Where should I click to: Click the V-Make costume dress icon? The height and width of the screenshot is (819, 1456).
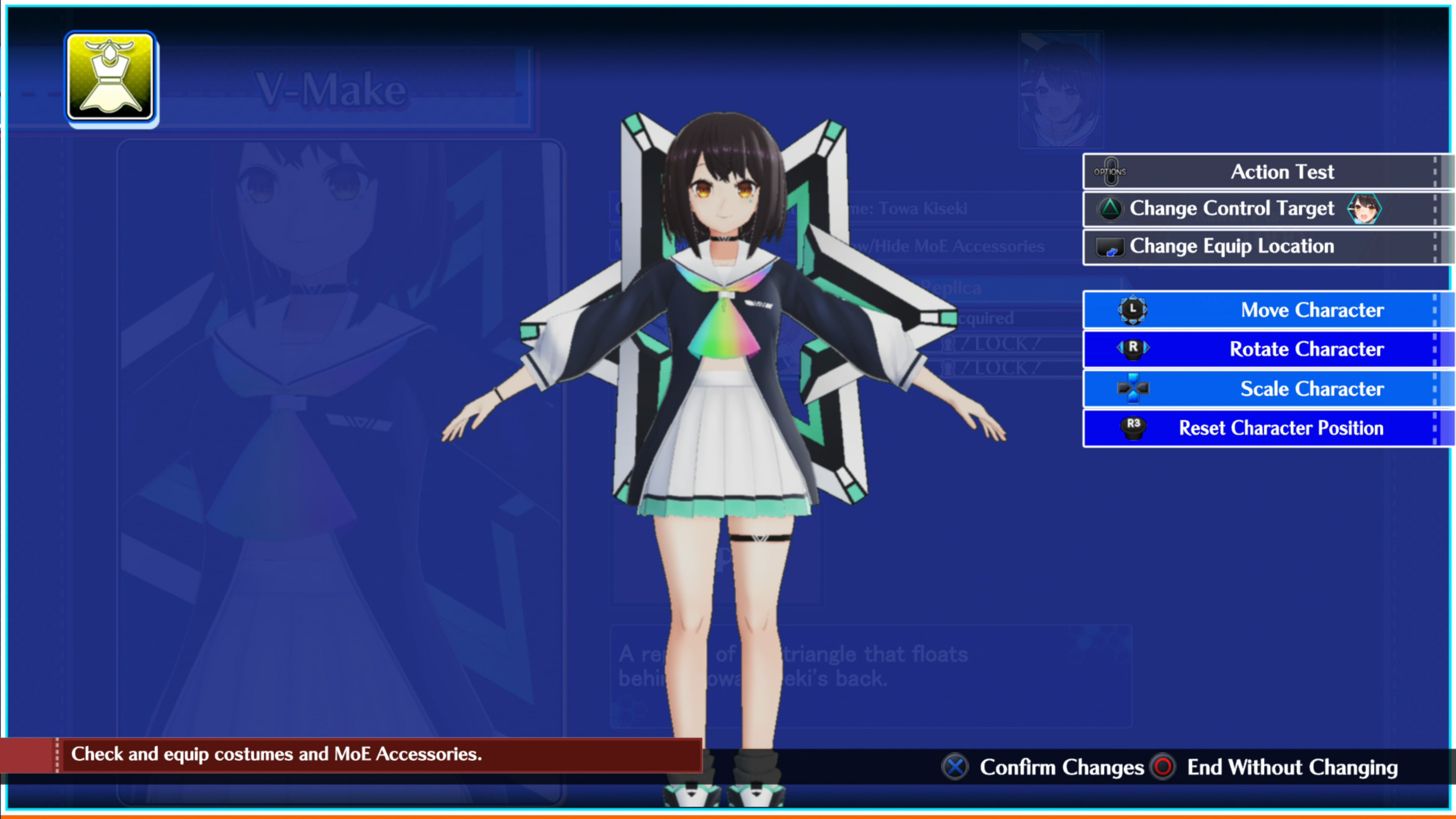[x=111, y=77]
